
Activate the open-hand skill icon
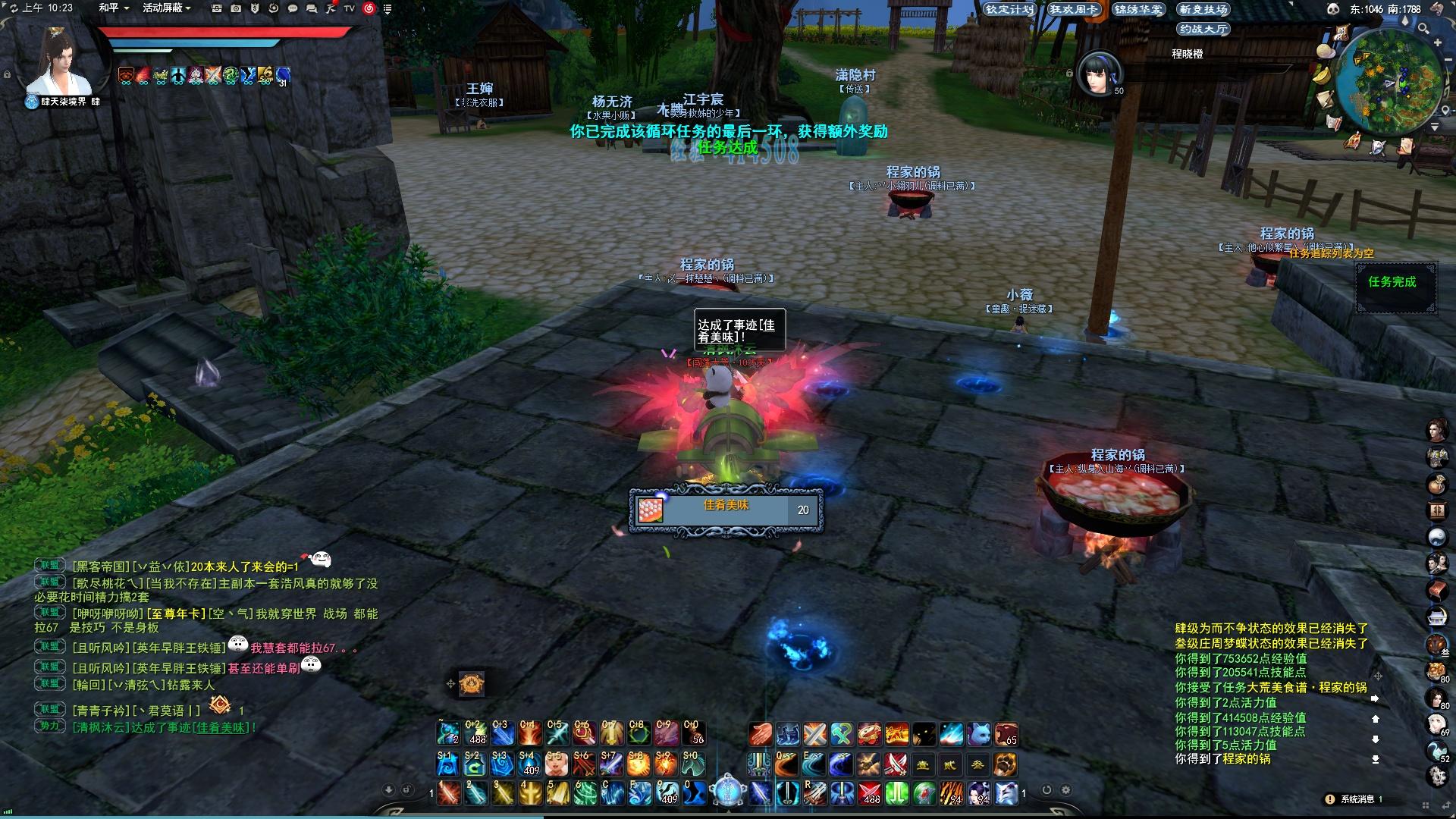coord(760,734)
